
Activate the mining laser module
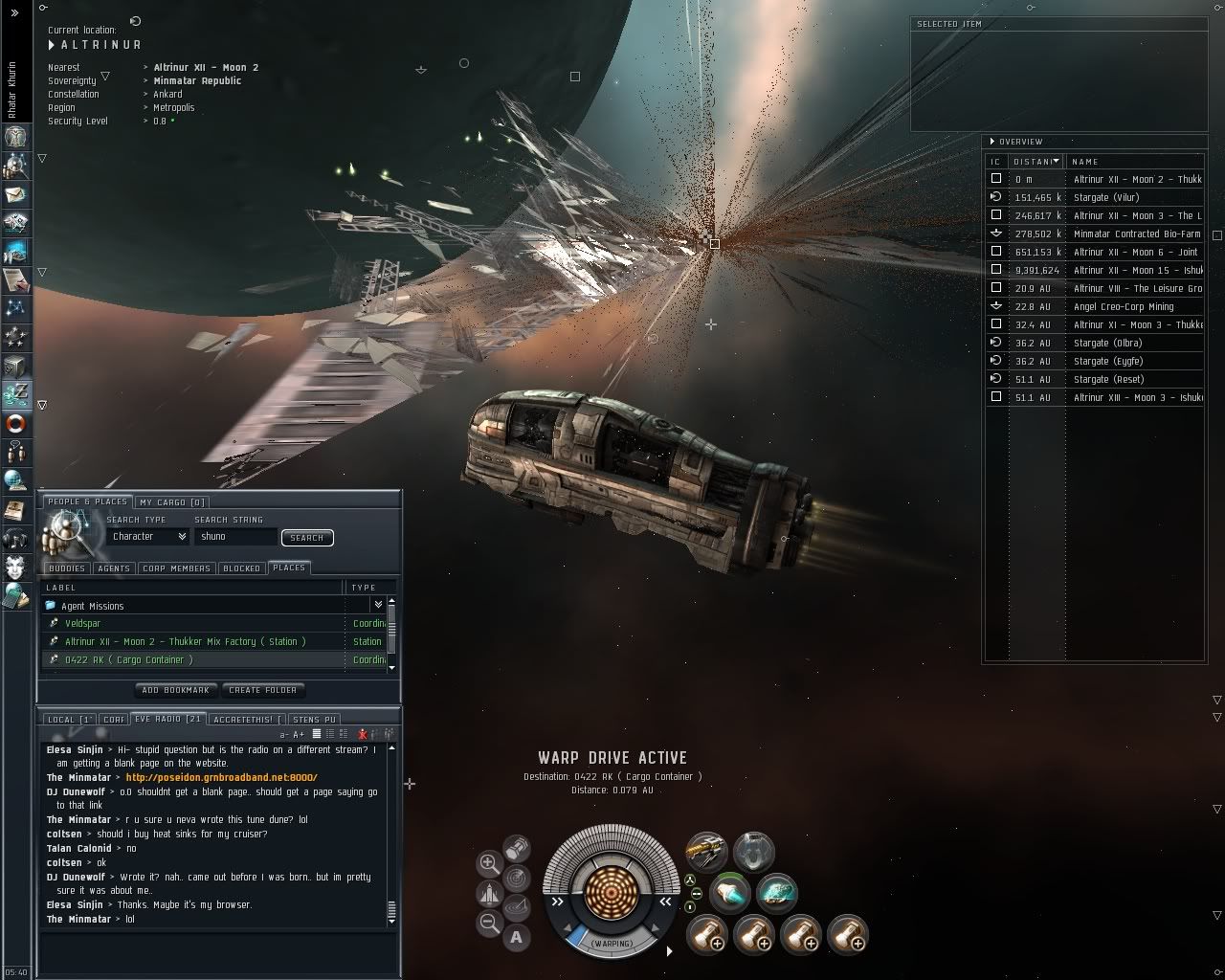pos(706,852)
